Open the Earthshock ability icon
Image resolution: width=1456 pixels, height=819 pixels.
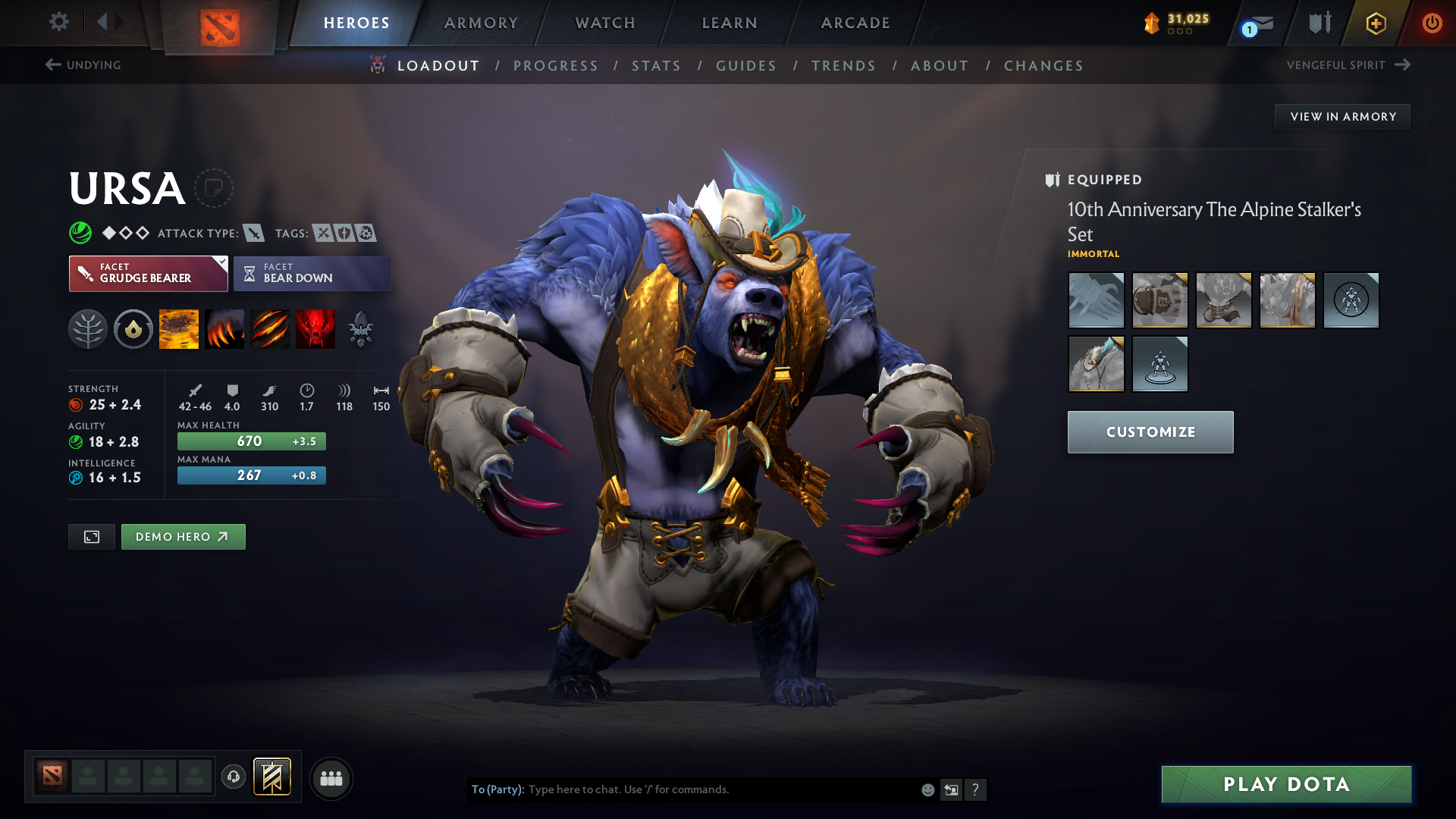179,328
